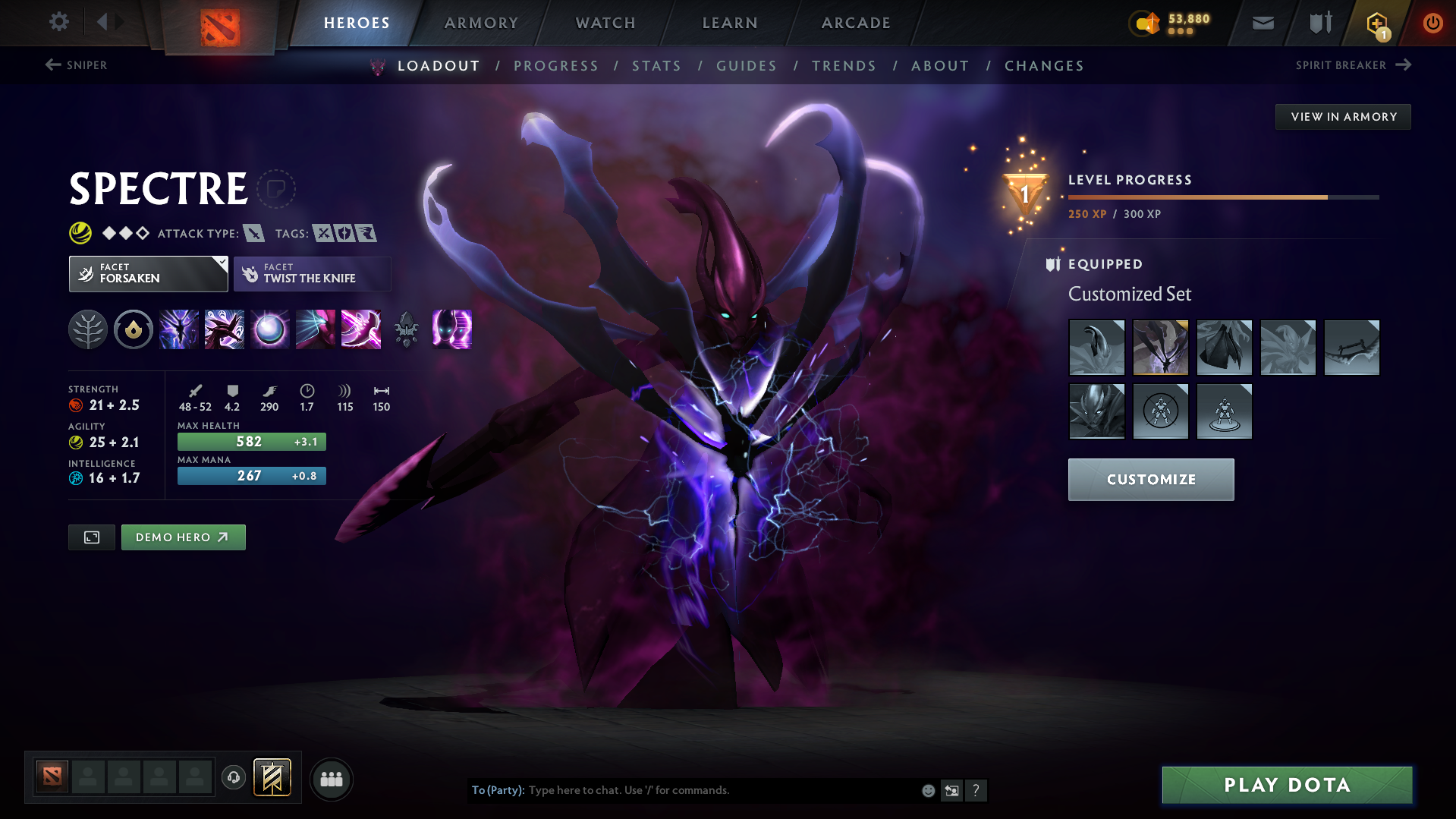Select the weapon arms thumbnail in Customized Set

(x=1351, y=347)
